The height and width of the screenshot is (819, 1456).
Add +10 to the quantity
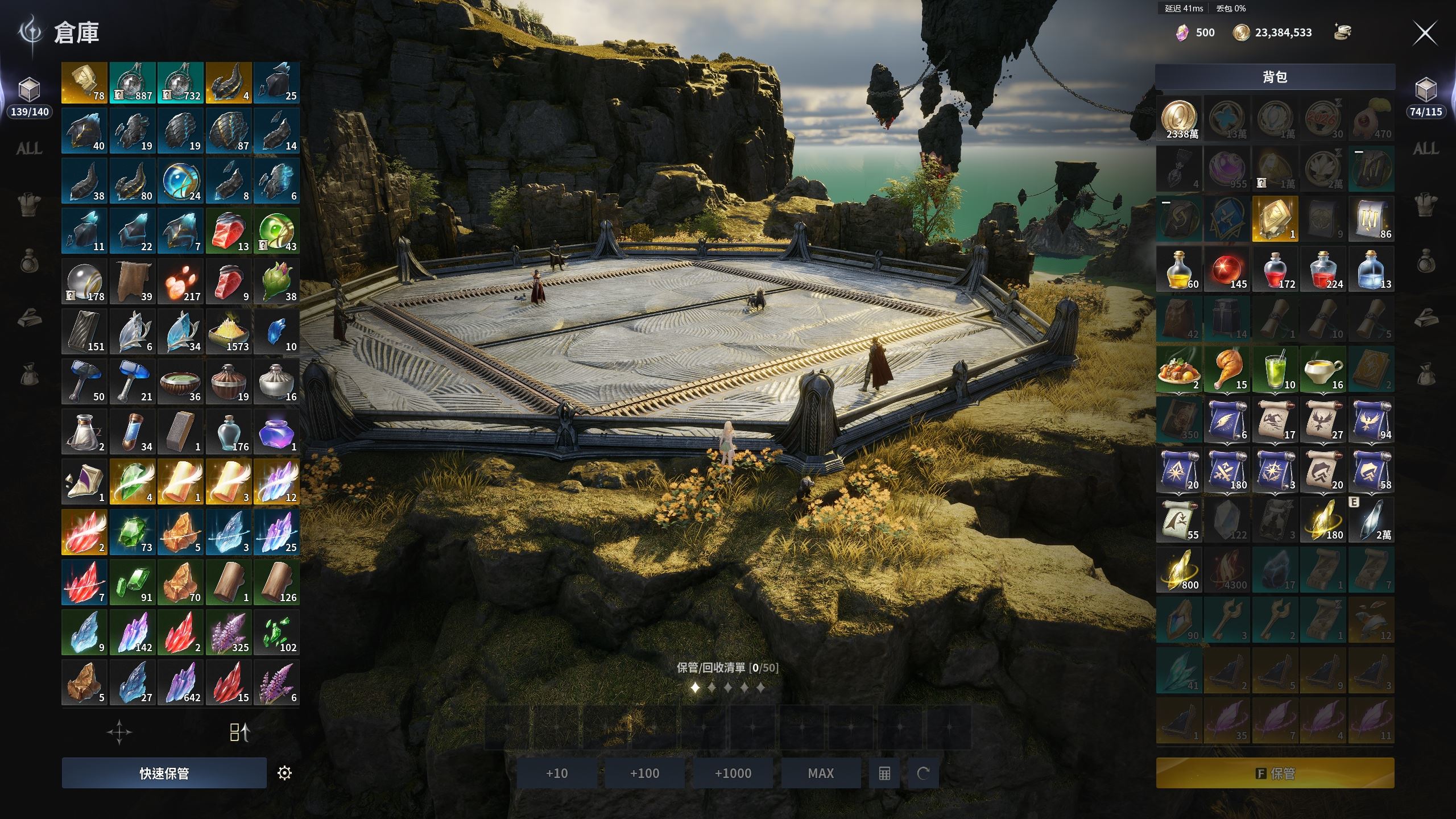[x=556, y=773]
